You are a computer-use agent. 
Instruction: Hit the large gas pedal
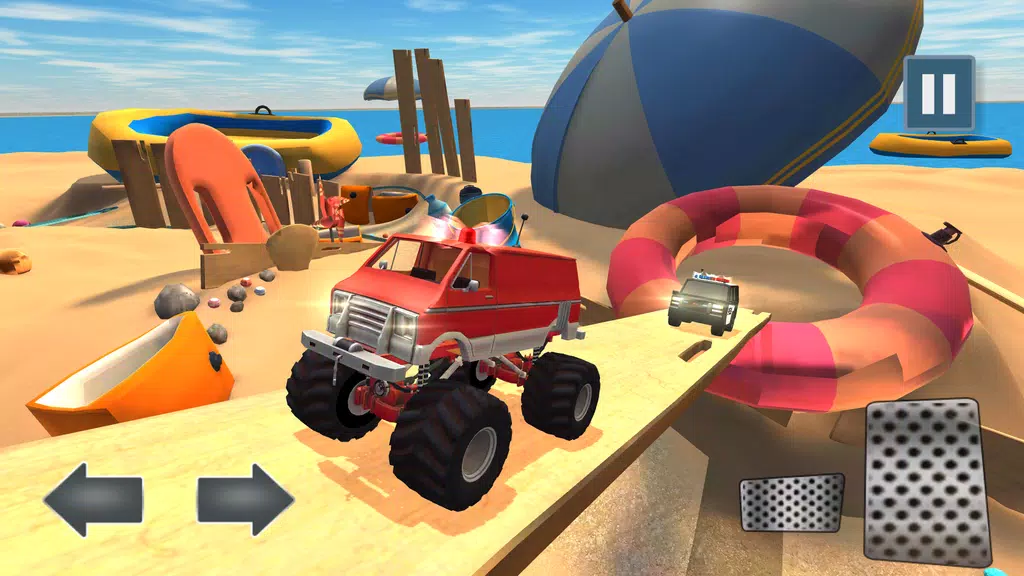pyautogui.click(x=927, y=482)
